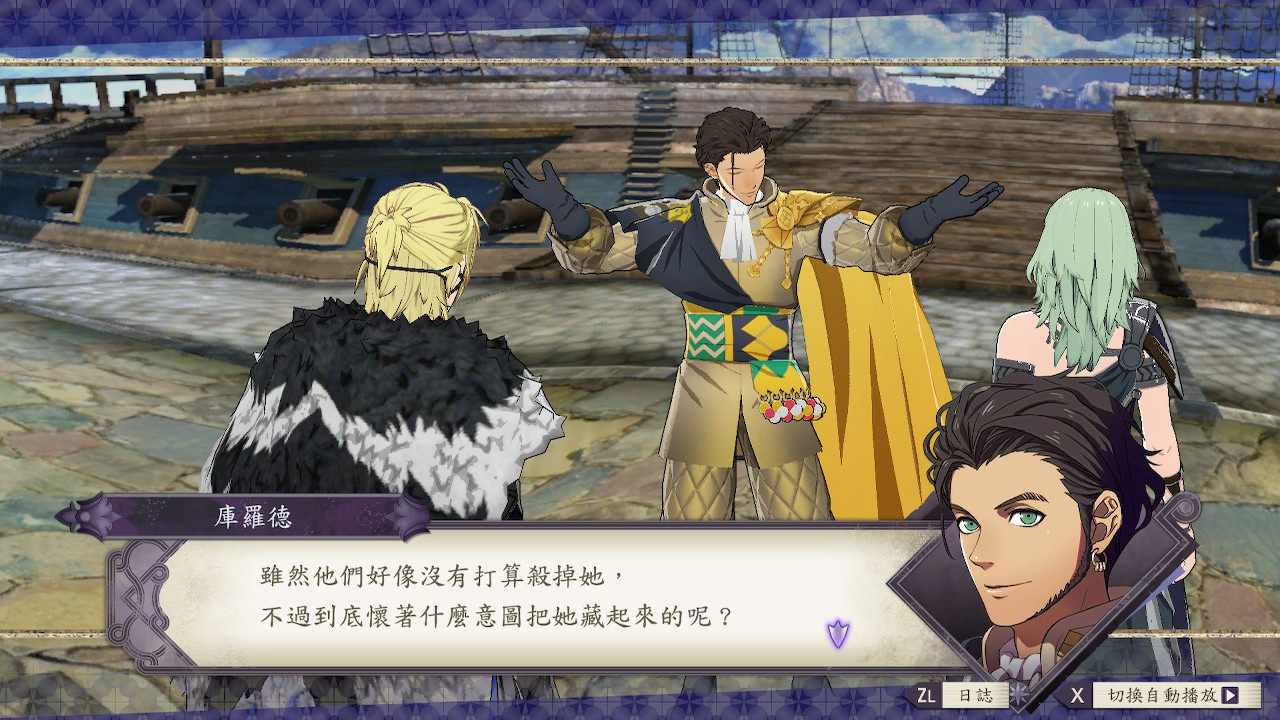
Task: Advance dialogue with the purple arrow indicator
Action: coord(838,633)
